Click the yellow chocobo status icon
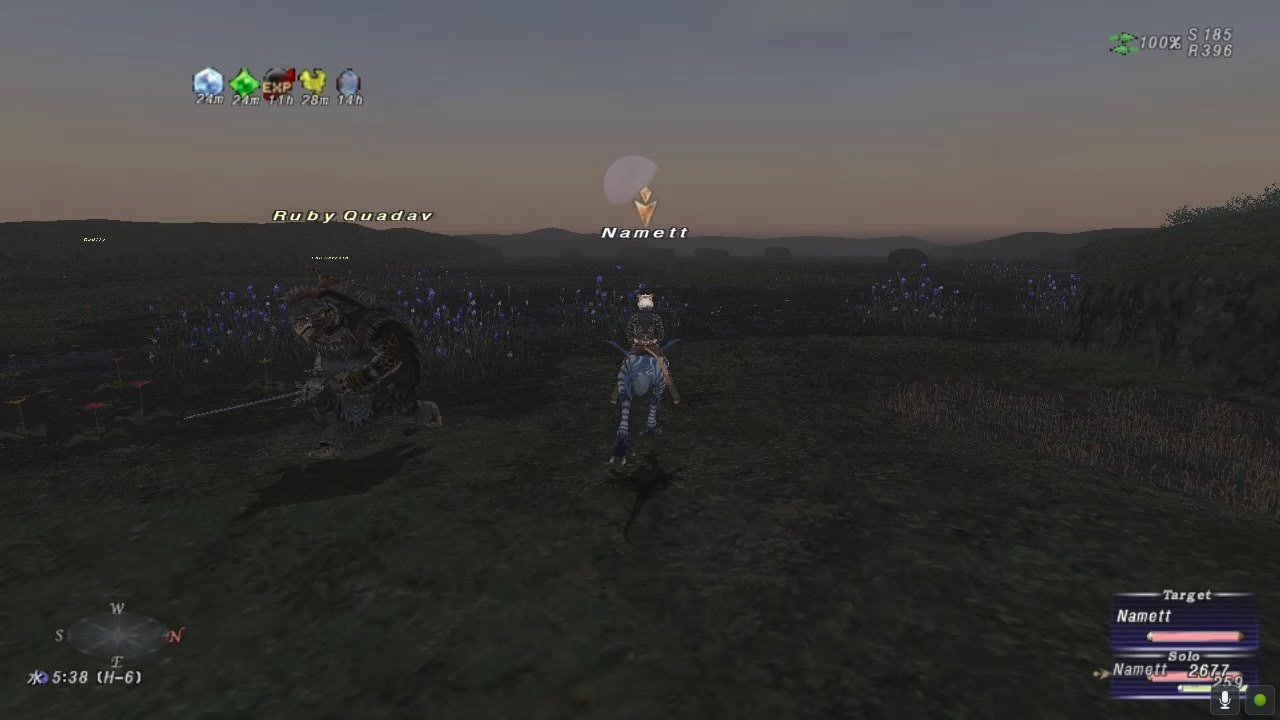The width and height of the screenshot is (1280, 720). tap(314, 82)
